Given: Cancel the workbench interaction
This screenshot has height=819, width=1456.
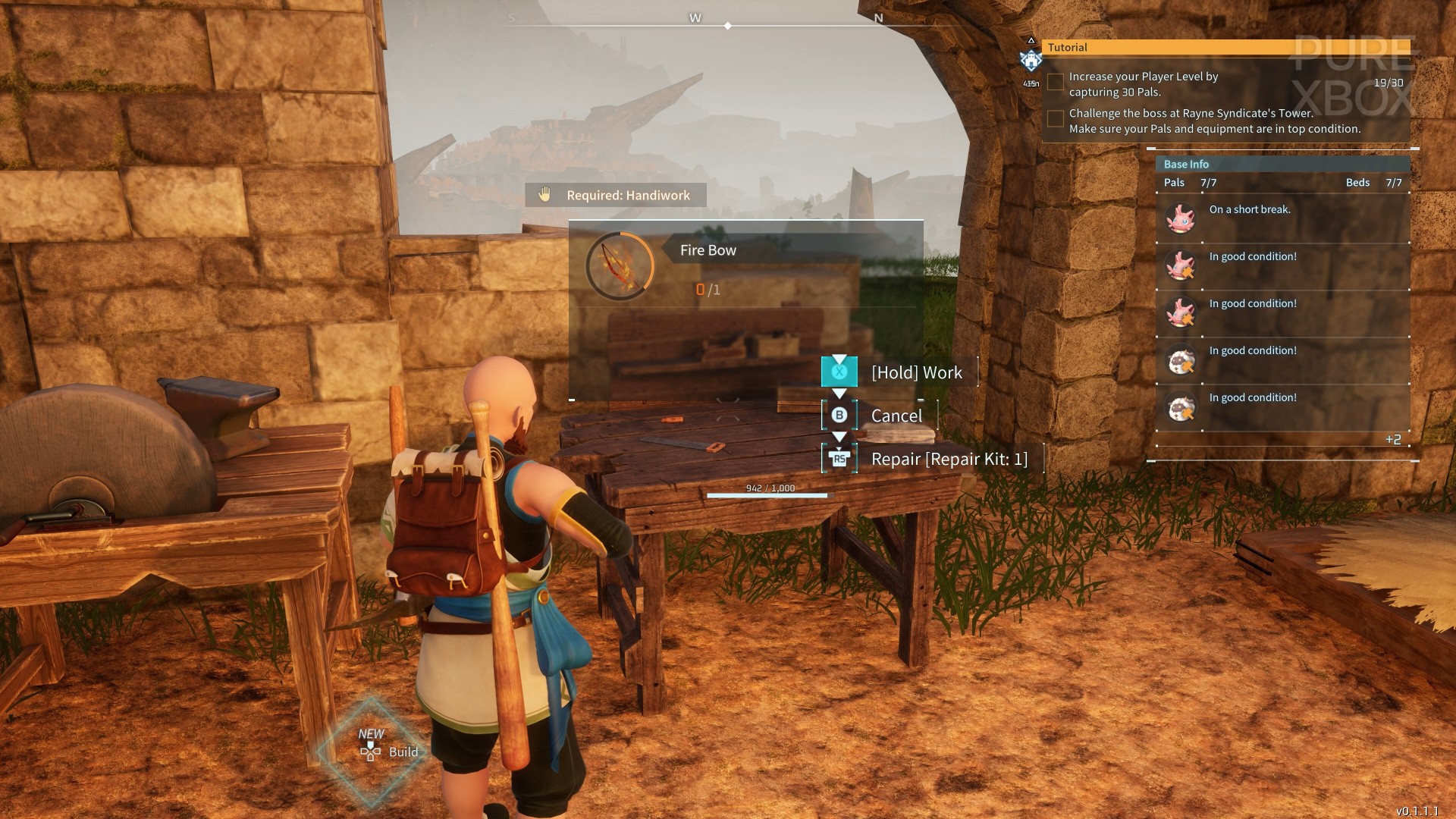Looking at the screenshot, I should point(896,416).
